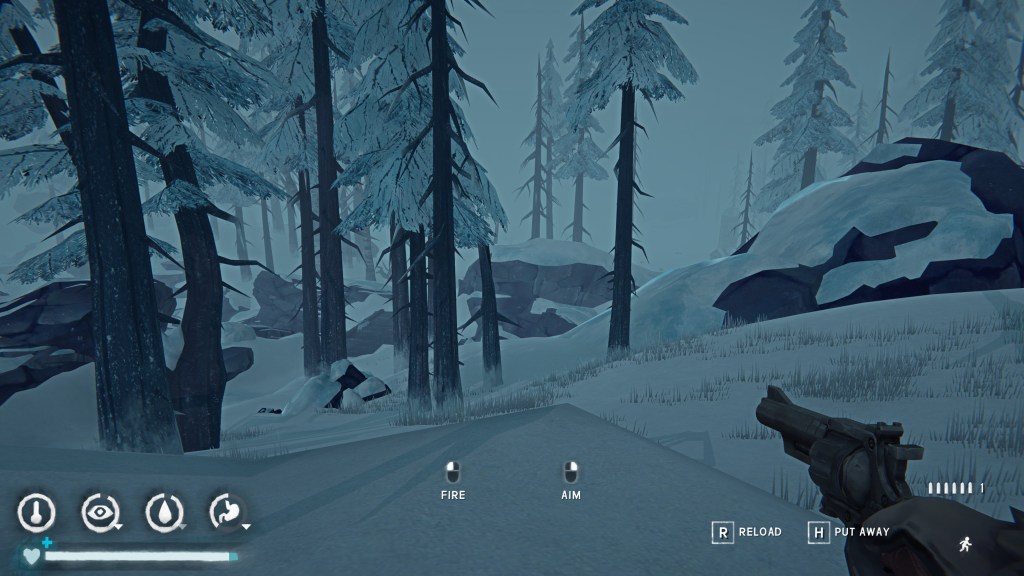Viewport: 1024px width, 576px height.
Task: Click the running figure sprint icon
Action: tap(964, 544)
